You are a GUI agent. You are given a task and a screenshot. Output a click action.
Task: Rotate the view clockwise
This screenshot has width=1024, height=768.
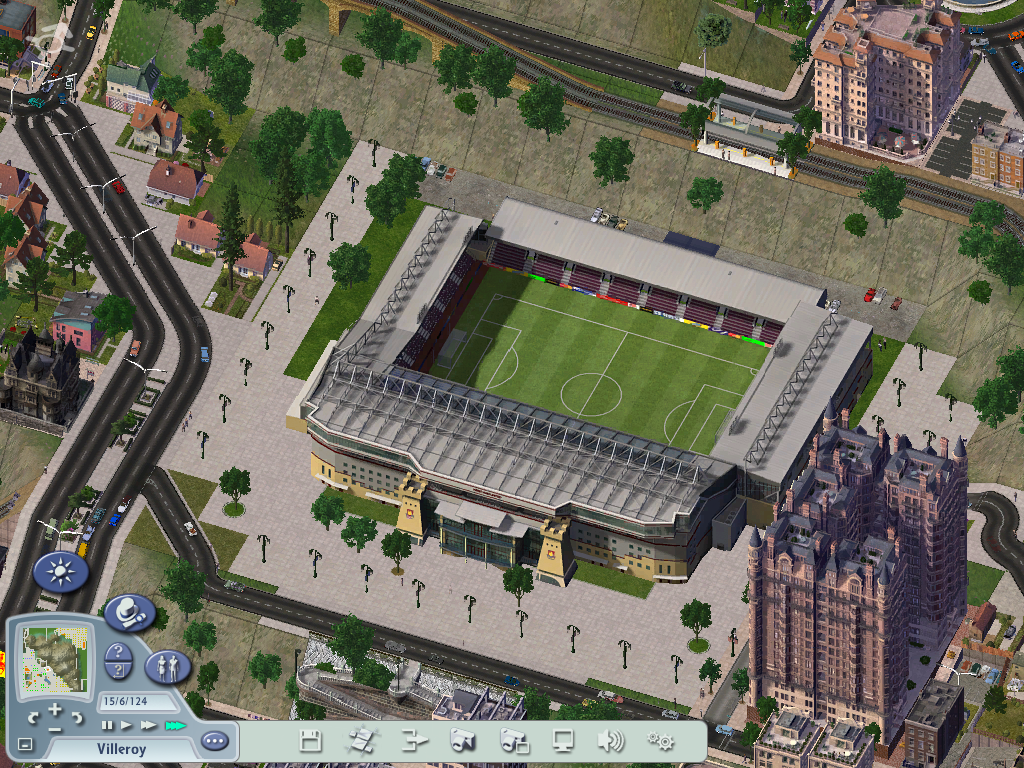tap(77, 718)
